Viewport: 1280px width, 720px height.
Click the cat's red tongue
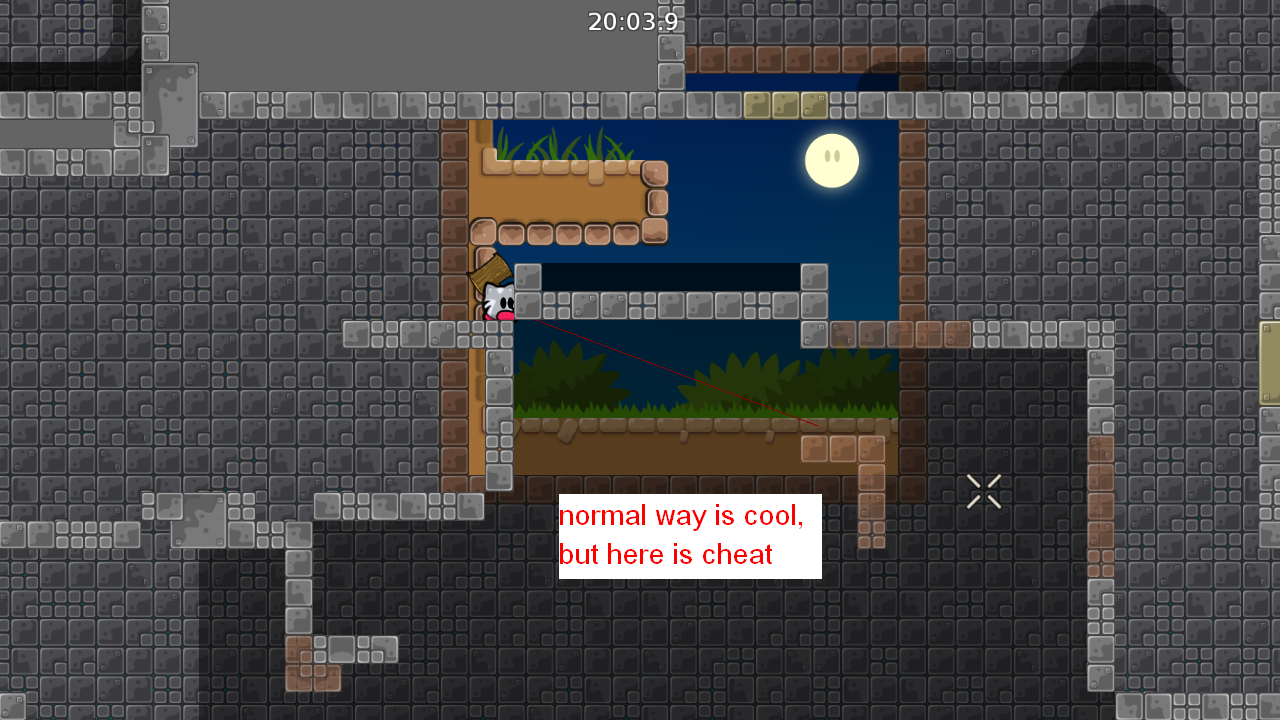(x=505, y=318)
